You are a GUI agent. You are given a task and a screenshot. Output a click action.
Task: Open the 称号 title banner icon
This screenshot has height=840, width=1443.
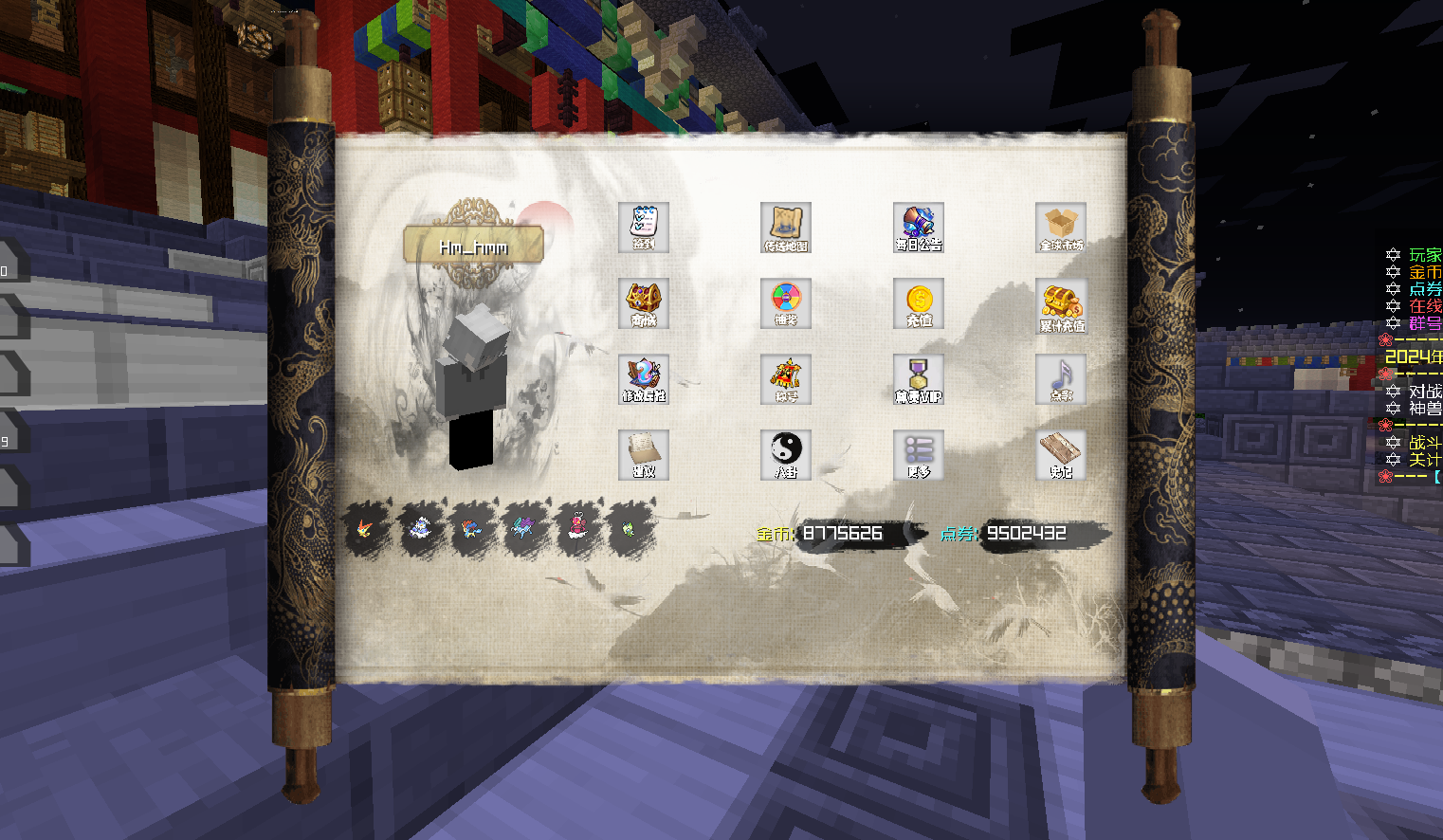[785, 379]
